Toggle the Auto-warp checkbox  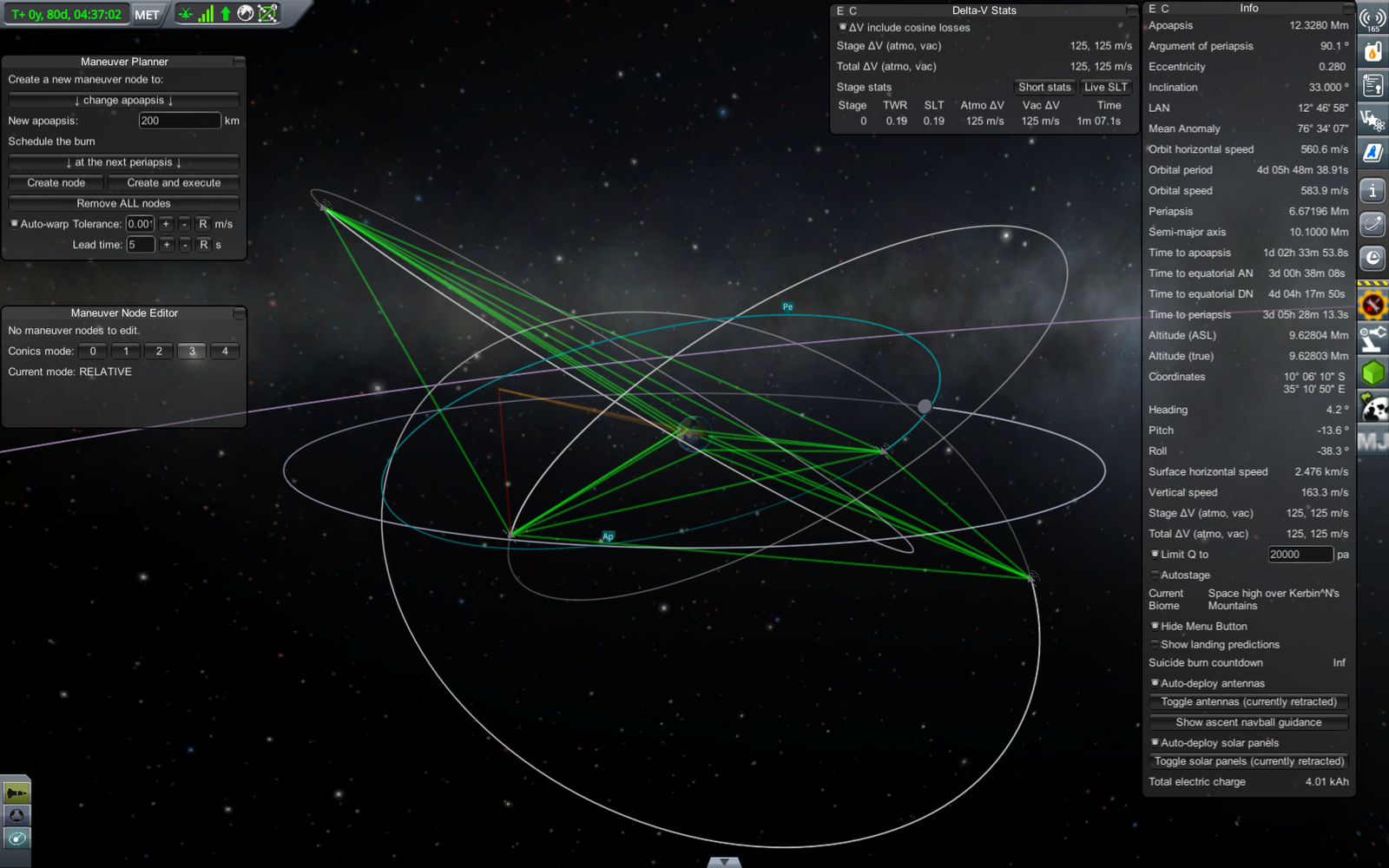point(15,224)
